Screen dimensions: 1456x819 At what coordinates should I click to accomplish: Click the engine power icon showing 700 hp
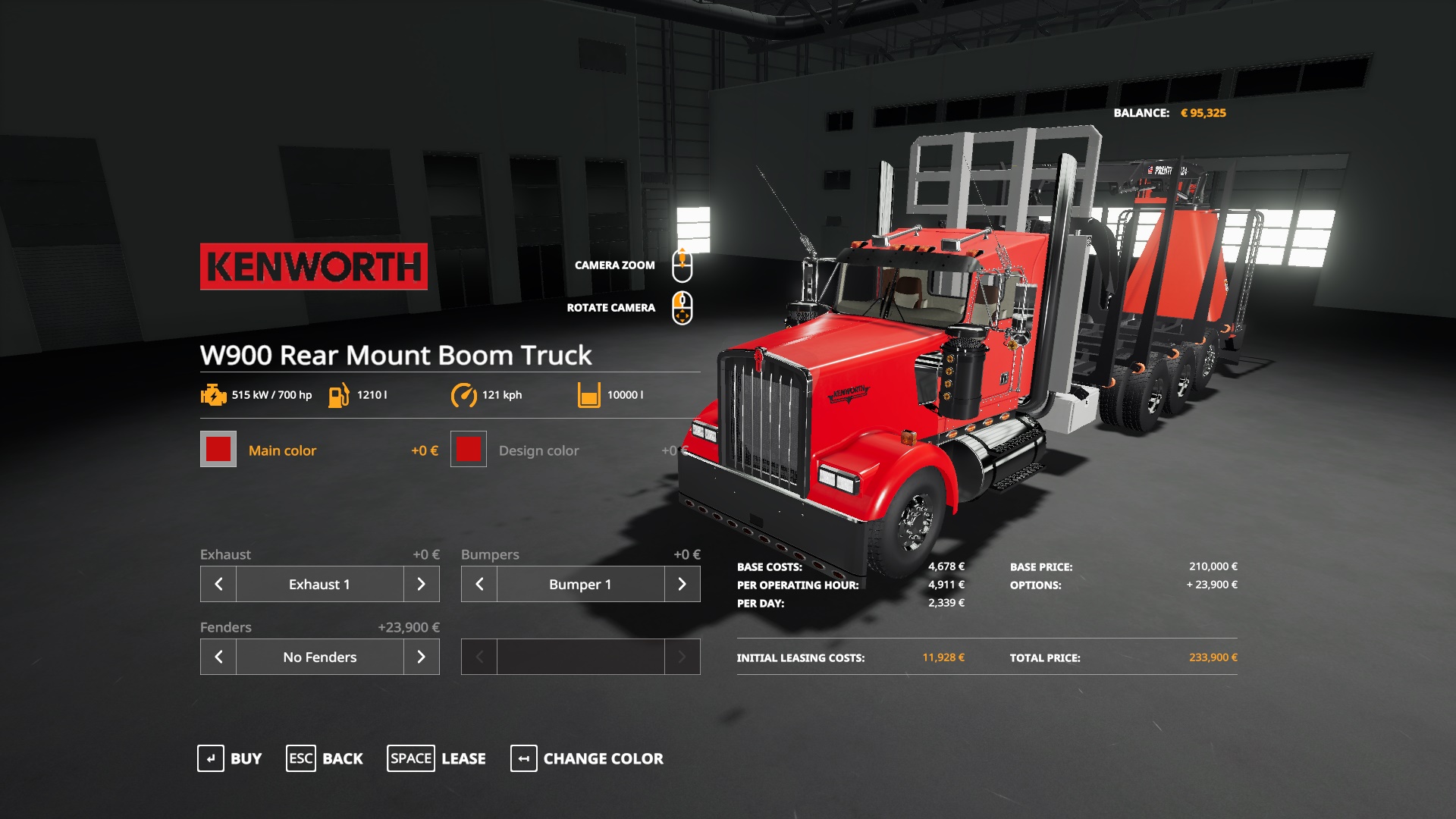pyautogui.click(x=213, y=394)
